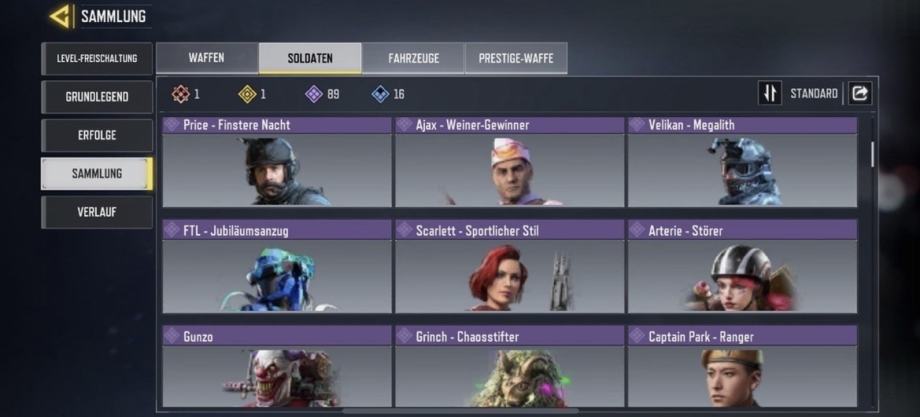Pick the Velikan - Megalith soldier
The width and height of the screenshot is (920, 417).
coord(741,163)
